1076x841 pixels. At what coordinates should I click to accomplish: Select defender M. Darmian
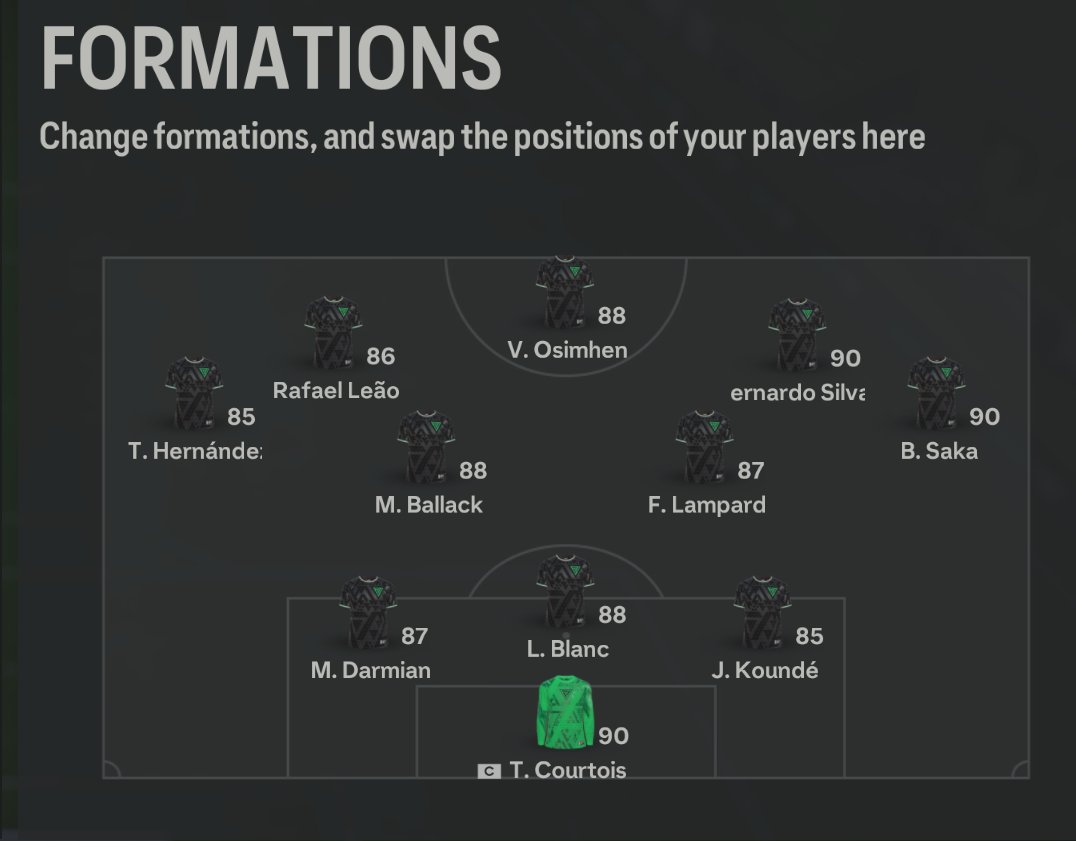tap(369, 612)
